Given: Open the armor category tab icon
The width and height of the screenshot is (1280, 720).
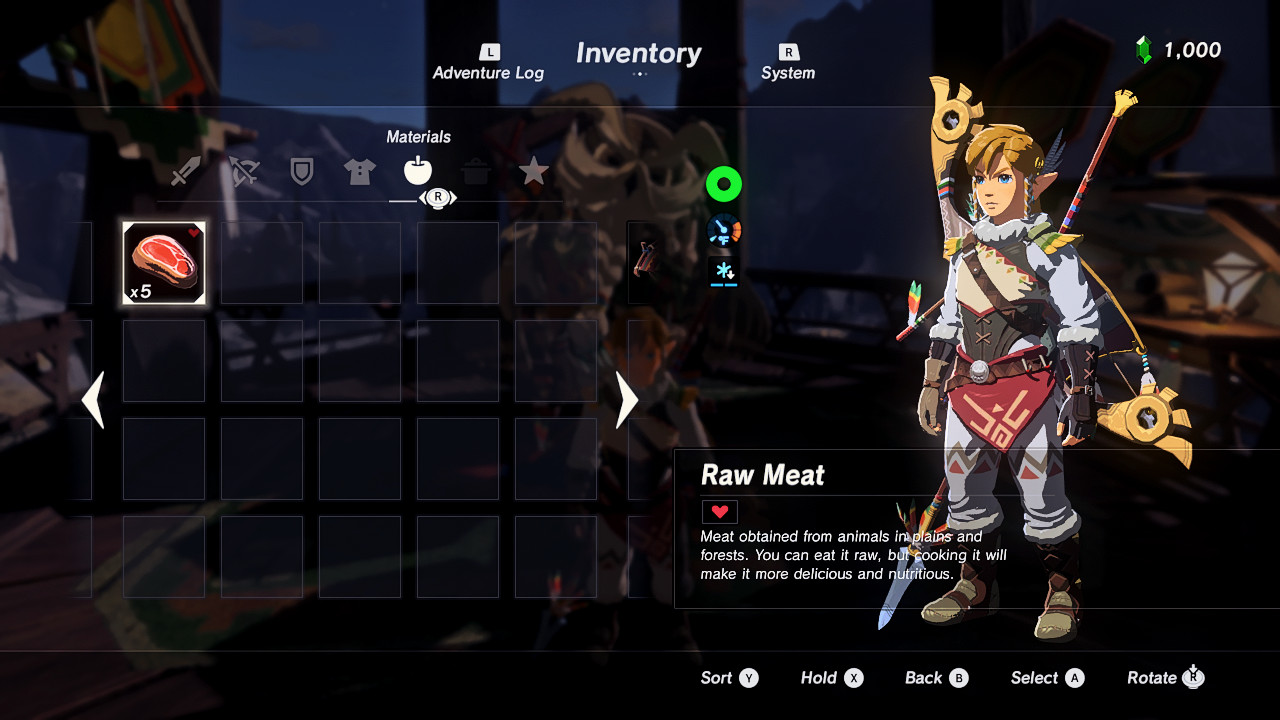Looking at the screenshot, I should tap(359, 170).
